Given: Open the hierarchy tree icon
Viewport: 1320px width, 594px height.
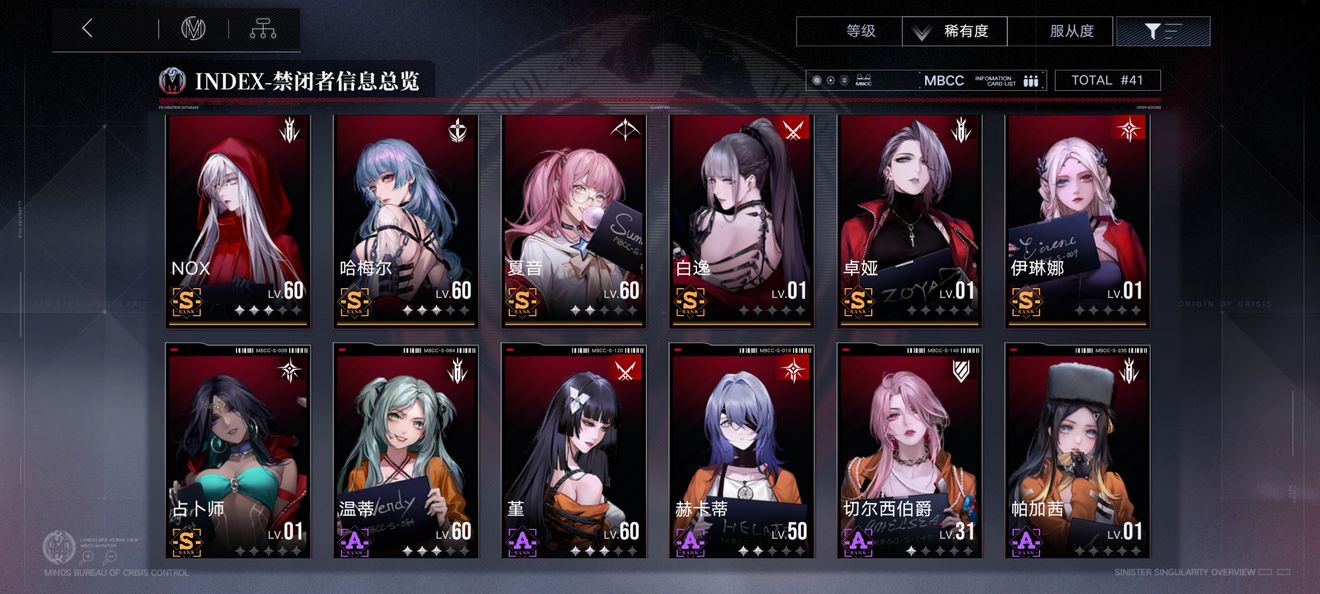Looking at the screenshot, I should coord(263,29).
